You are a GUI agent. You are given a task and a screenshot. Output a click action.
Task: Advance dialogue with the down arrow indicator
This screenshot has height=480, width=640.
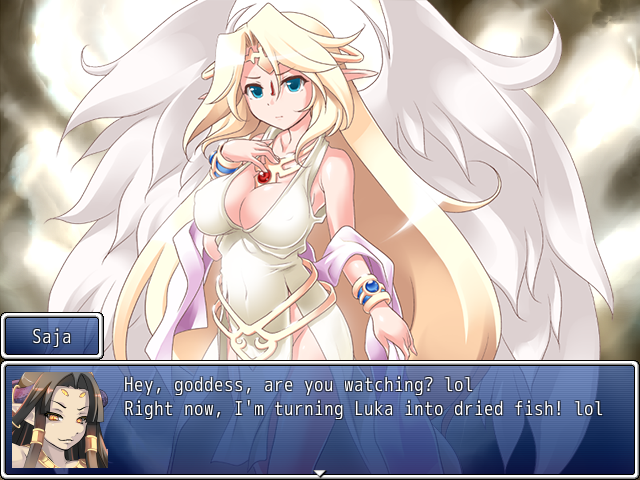(320, 472)
